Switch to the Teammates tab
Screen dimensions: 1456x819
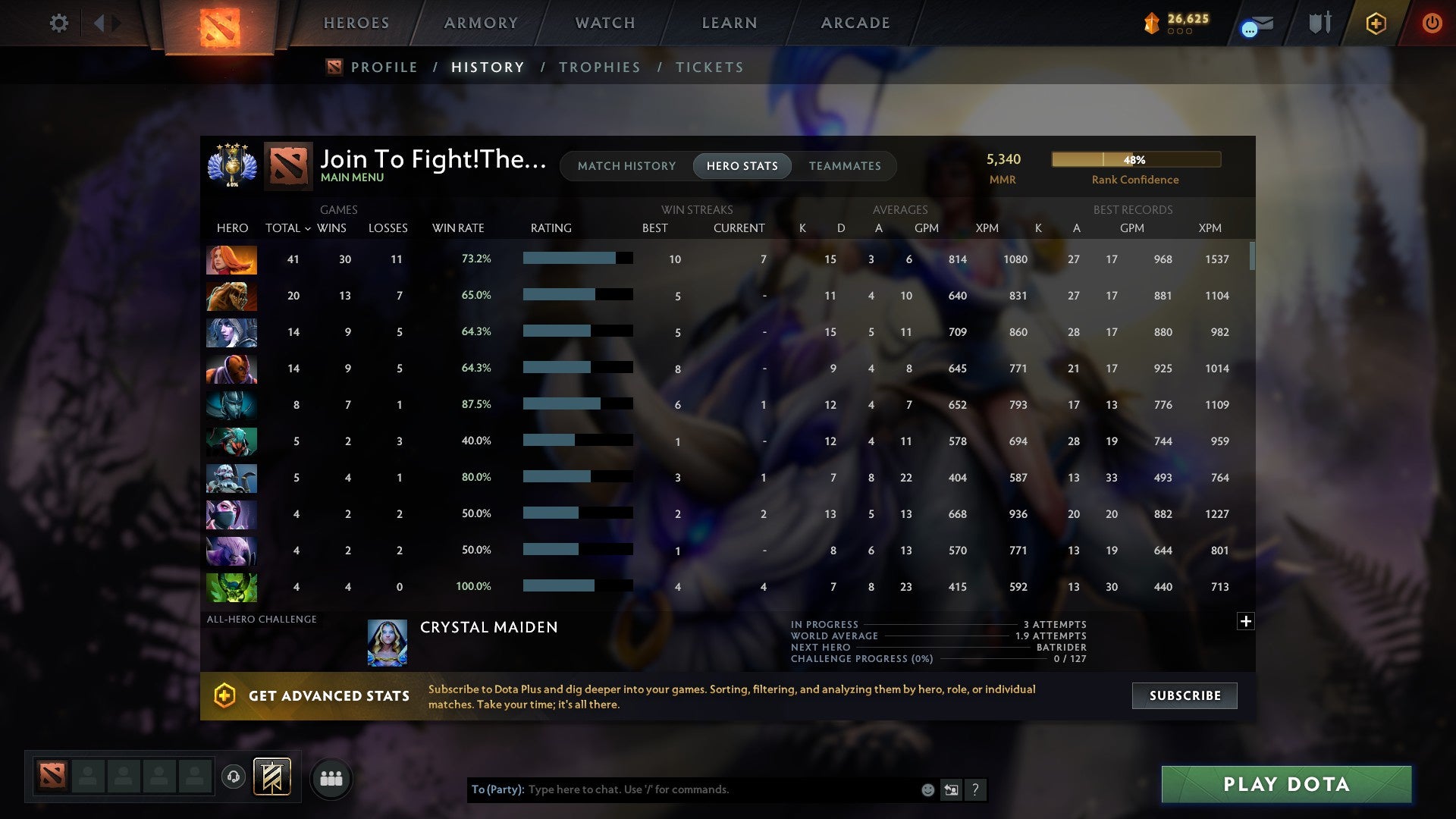845,165
